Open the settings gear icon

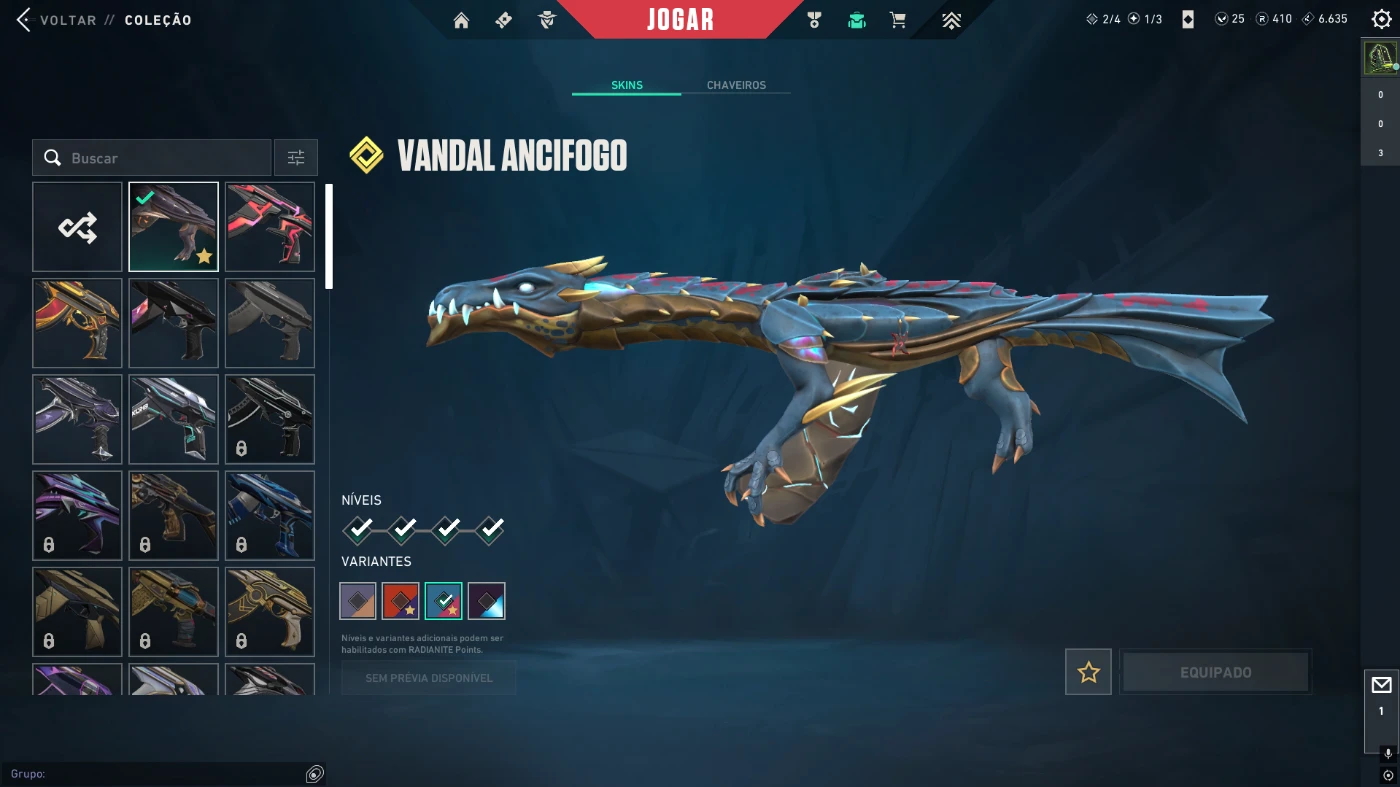point(1381,19)
